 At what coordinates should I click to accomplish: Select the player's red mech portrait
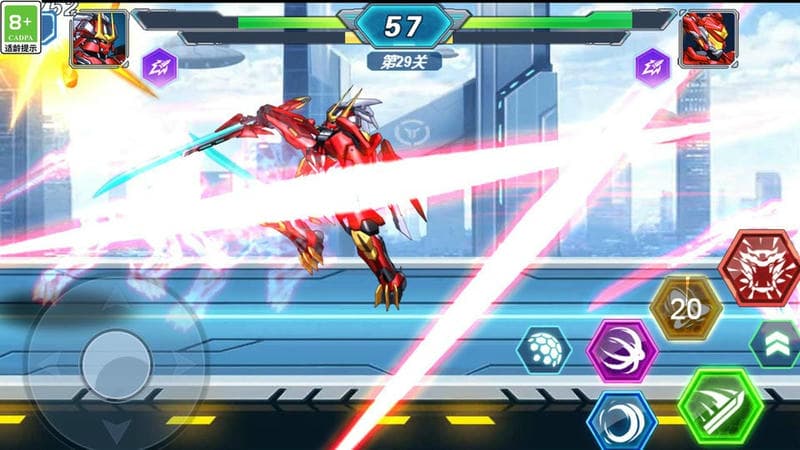point(99,38)
